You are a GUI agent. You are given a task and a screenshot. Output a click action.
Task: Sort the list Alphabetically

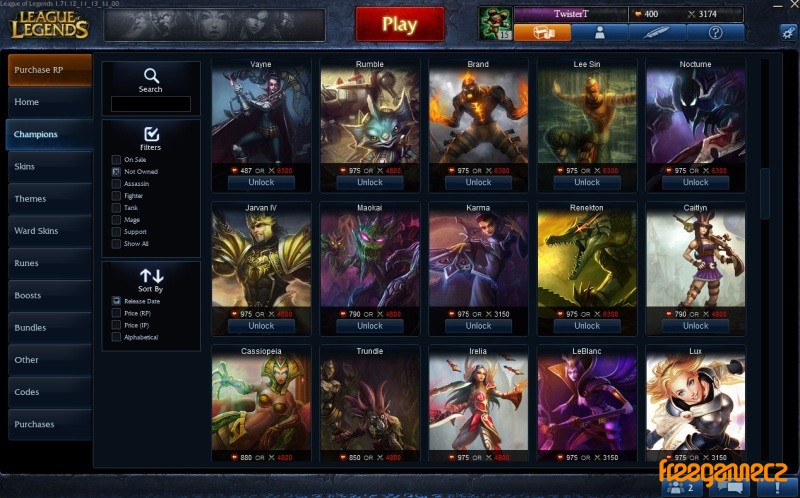pos(117,337)
